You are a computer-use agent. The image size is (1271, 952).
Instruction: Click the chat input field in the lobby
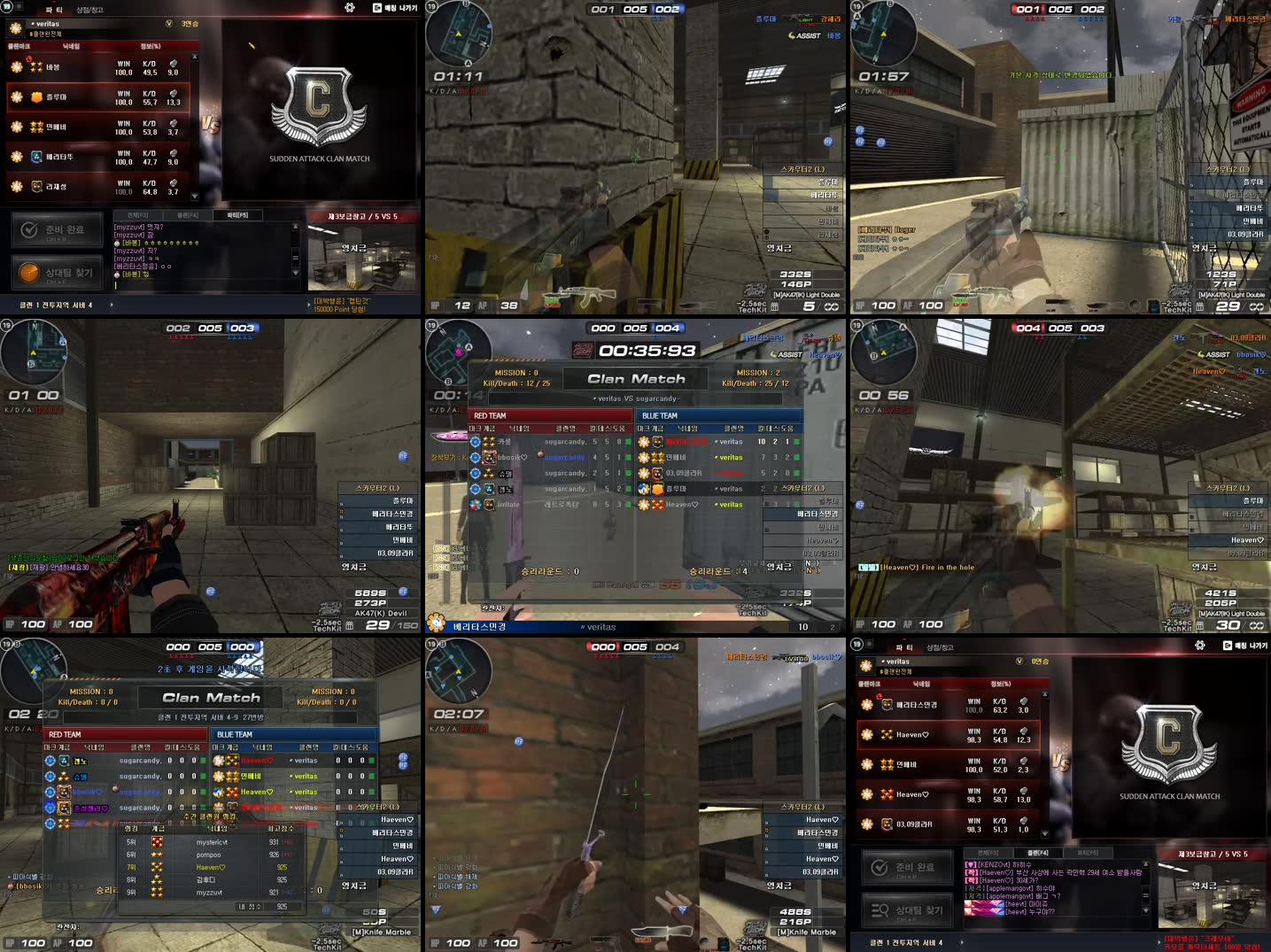(x=204, y=283)
